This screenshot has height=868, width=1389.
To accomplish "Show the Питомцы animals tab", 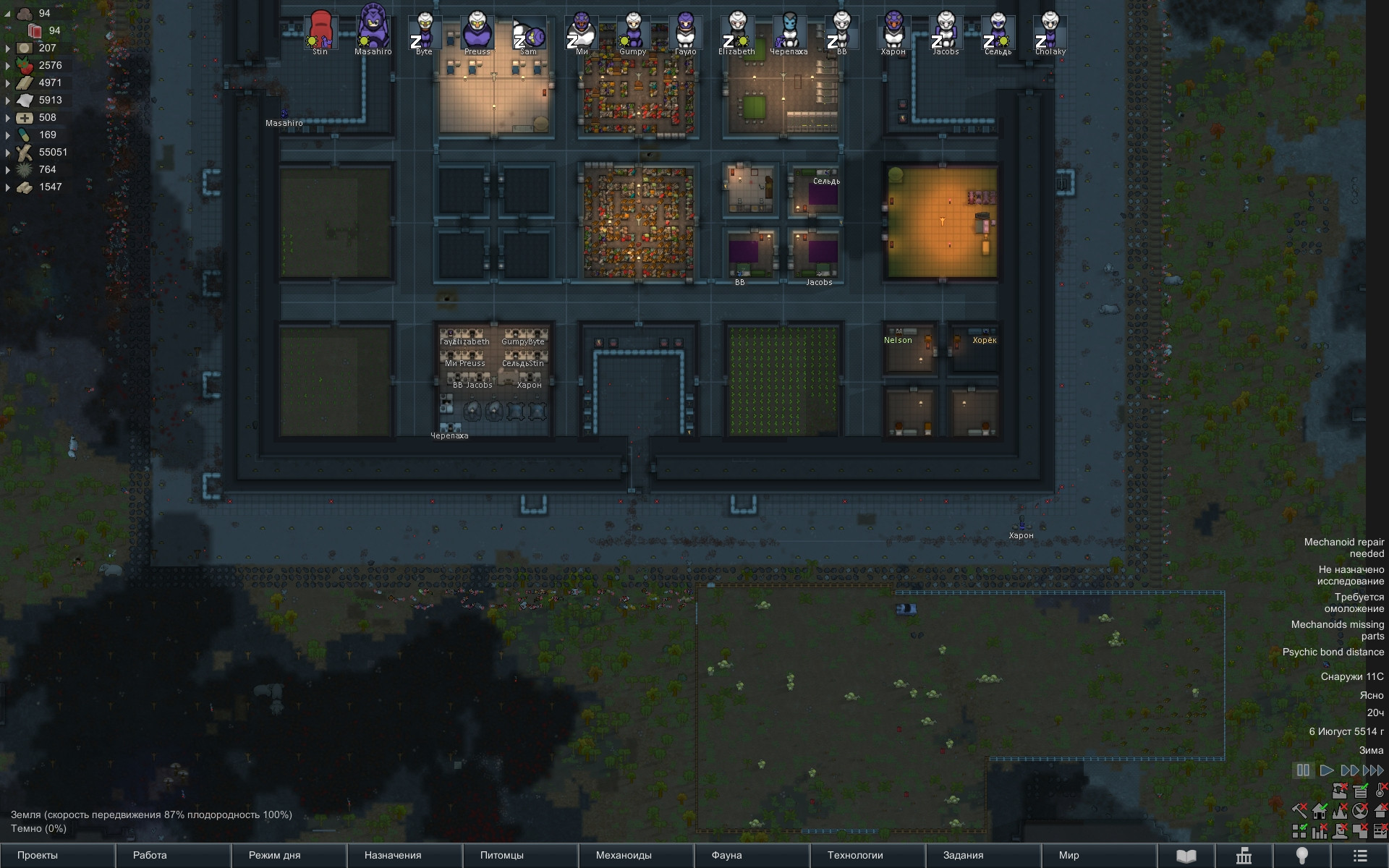I will [501, 855].
